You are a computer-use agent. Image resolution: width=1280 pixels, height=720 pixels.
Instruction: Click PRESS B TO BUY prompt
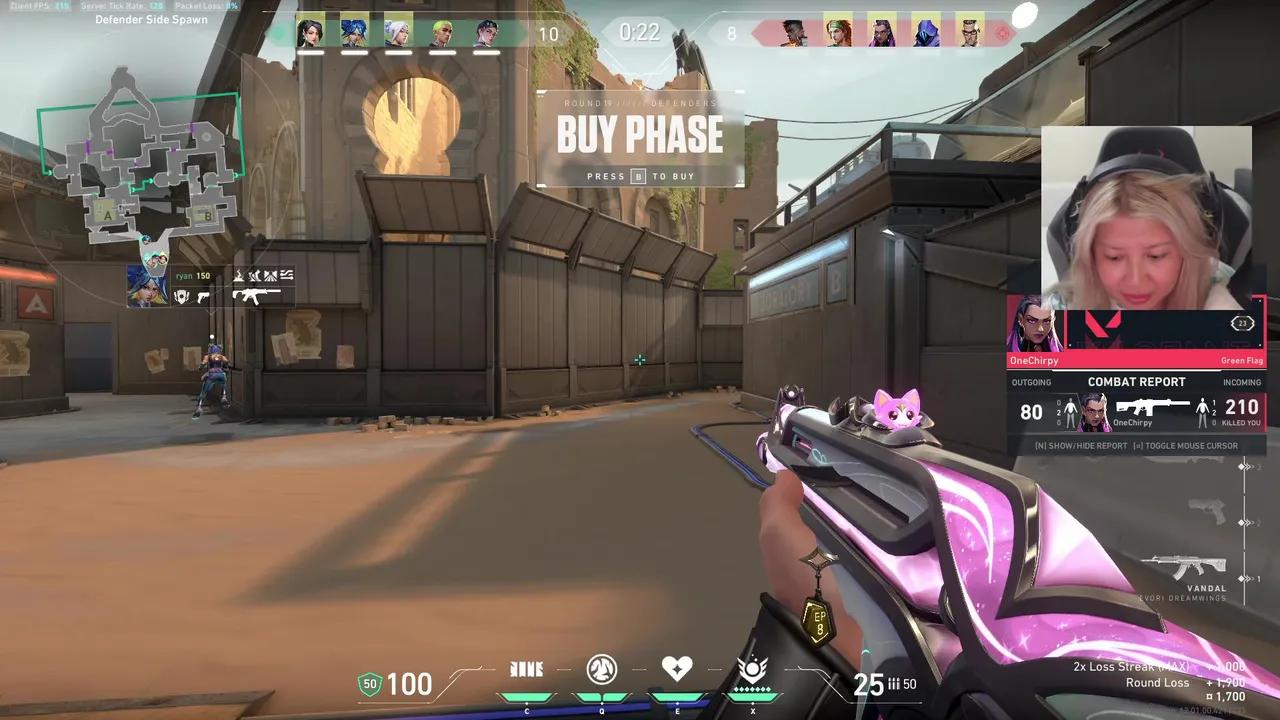tap(640, 176)
